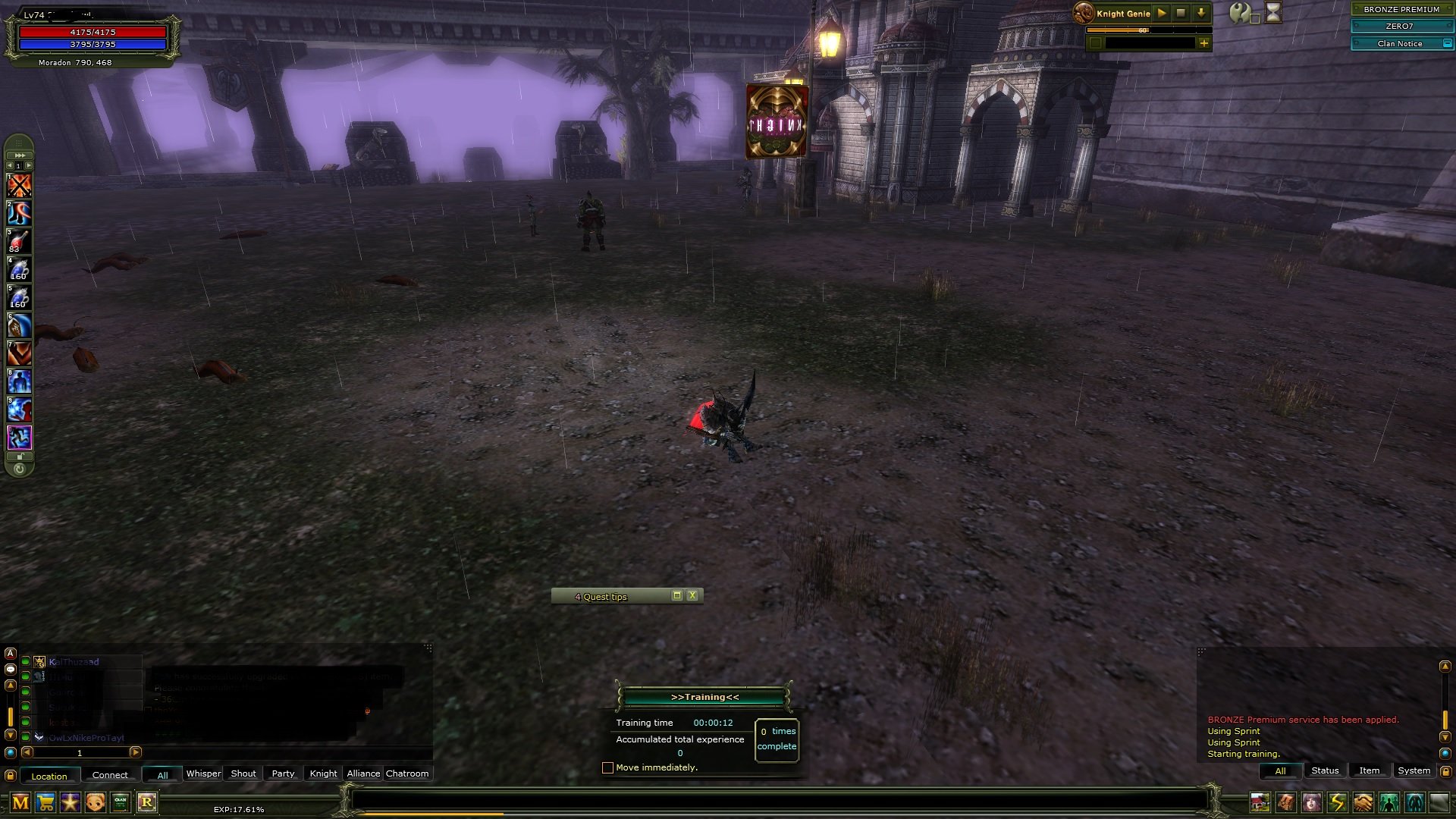Select the Shout chat tab

(x=243, y=773)
